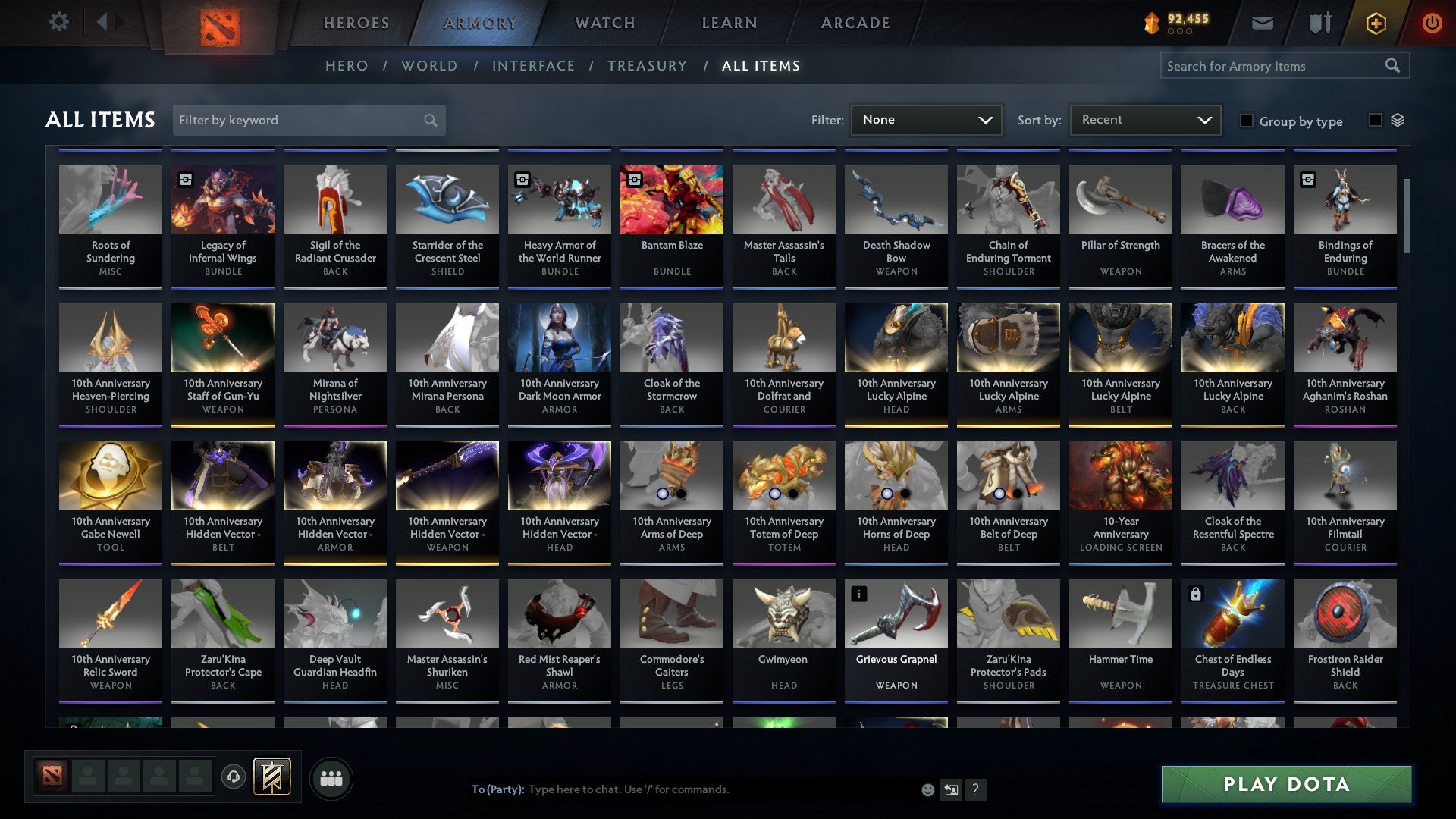
Task: Expand the emoticon picker in chat bar
Action: (x=927, y=789)
